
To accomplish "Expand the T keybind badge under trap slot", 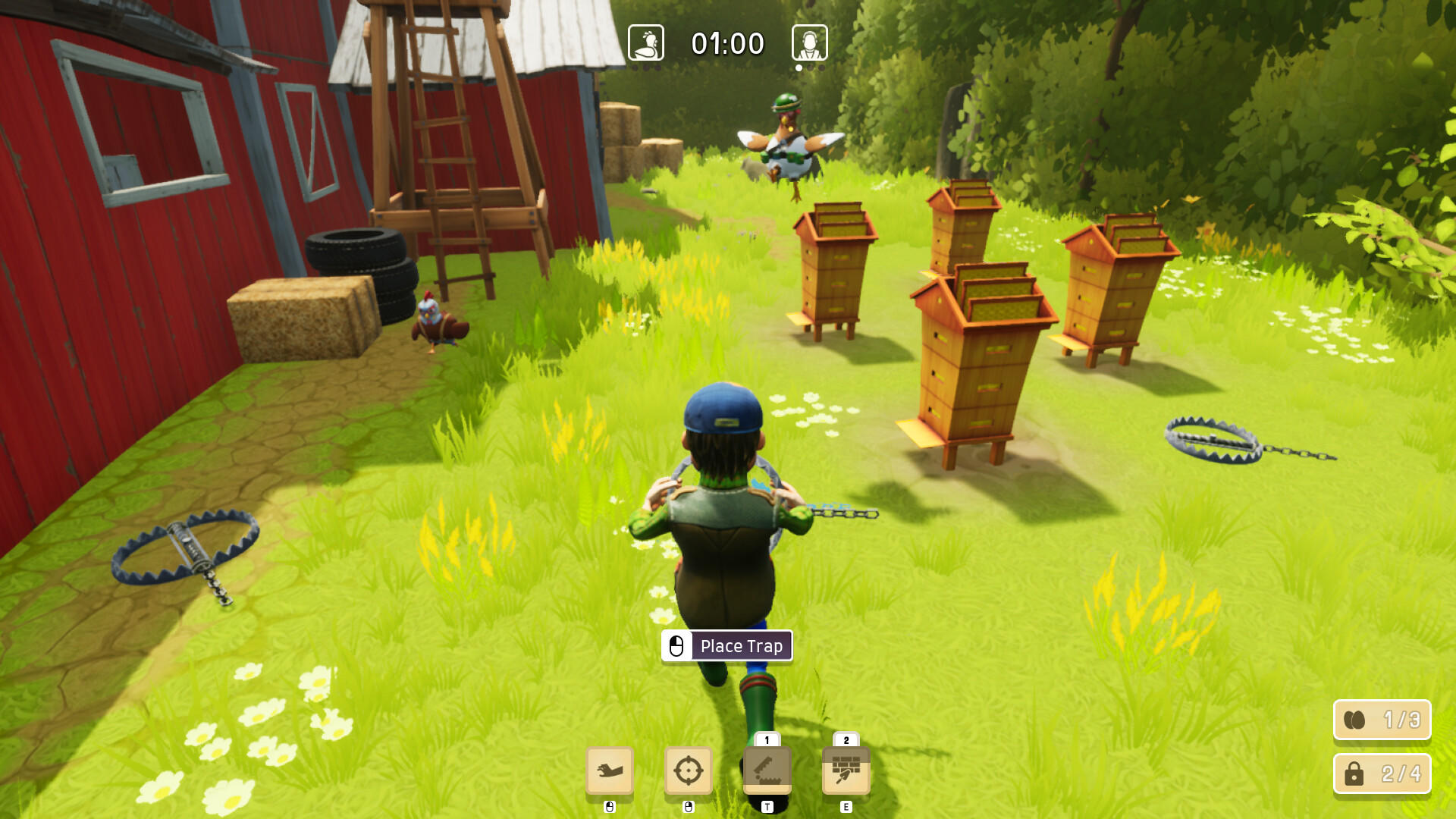I will [x=767, y=807].
